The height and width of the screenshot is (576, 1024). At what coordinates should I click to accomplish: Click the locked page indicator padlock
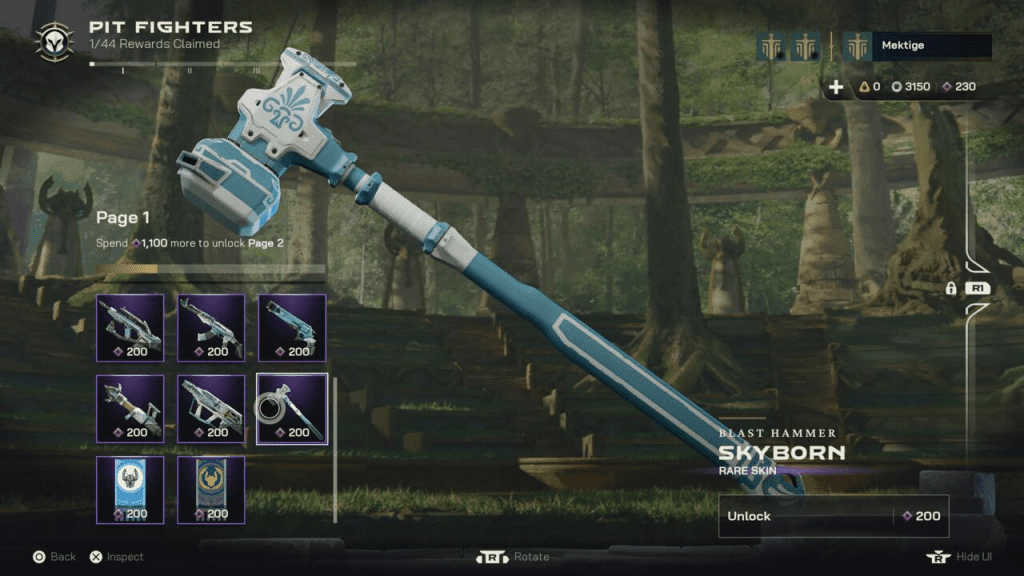tap(951, 288)
